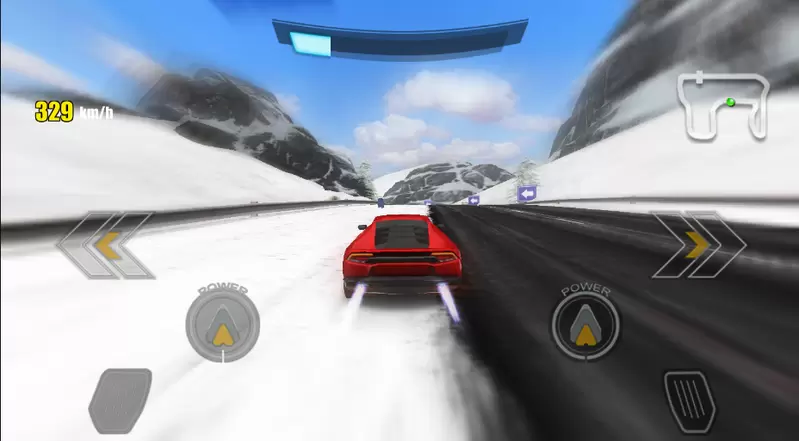Click the track minimap
Screen dimensions: 799x441
point(725,104)
